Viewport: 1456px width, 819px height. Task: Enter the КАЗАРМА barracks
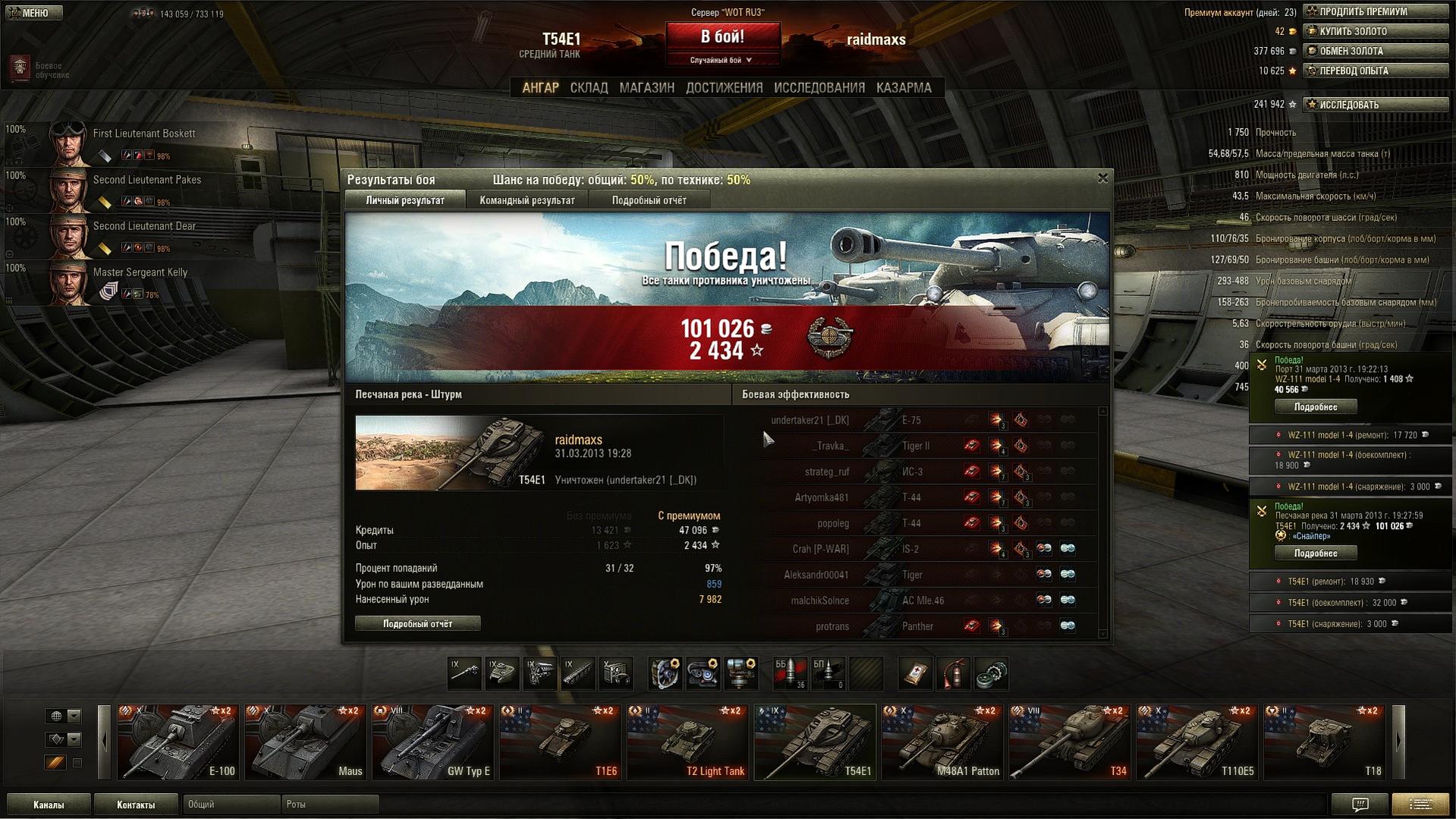pos(903,88)
